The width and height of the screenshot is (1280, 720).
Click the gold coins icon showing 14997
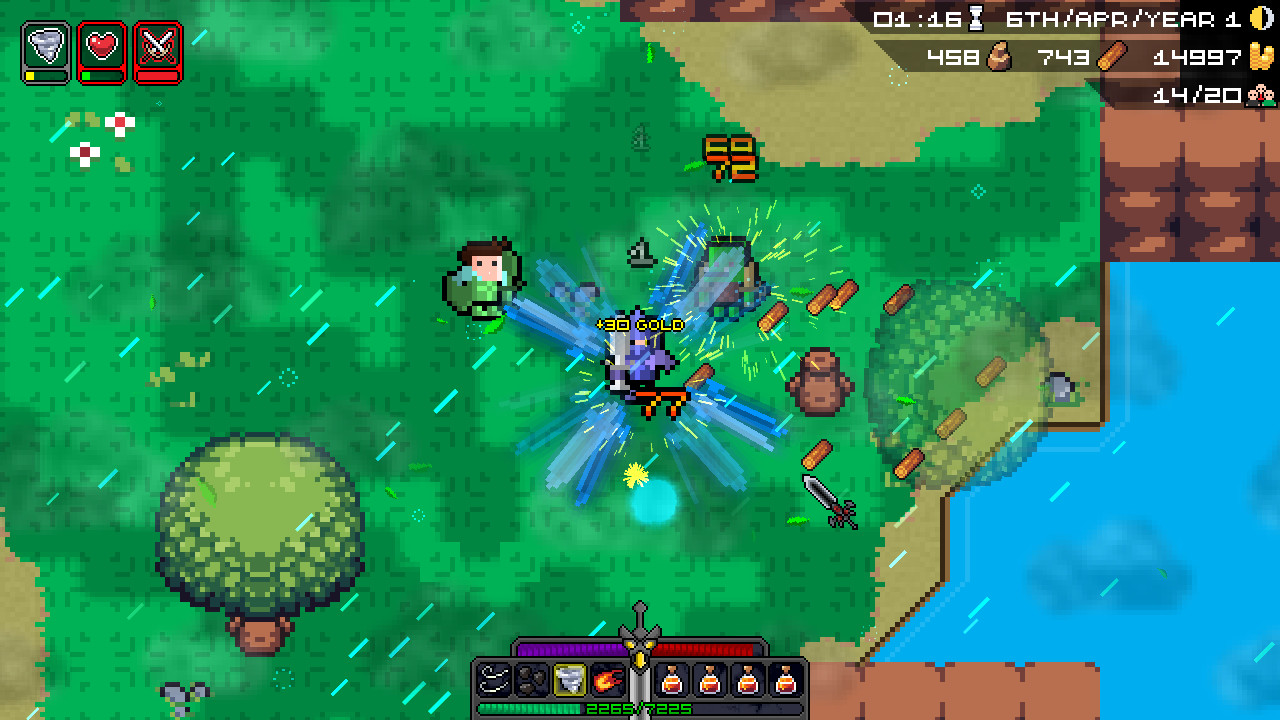(1259, 57)
